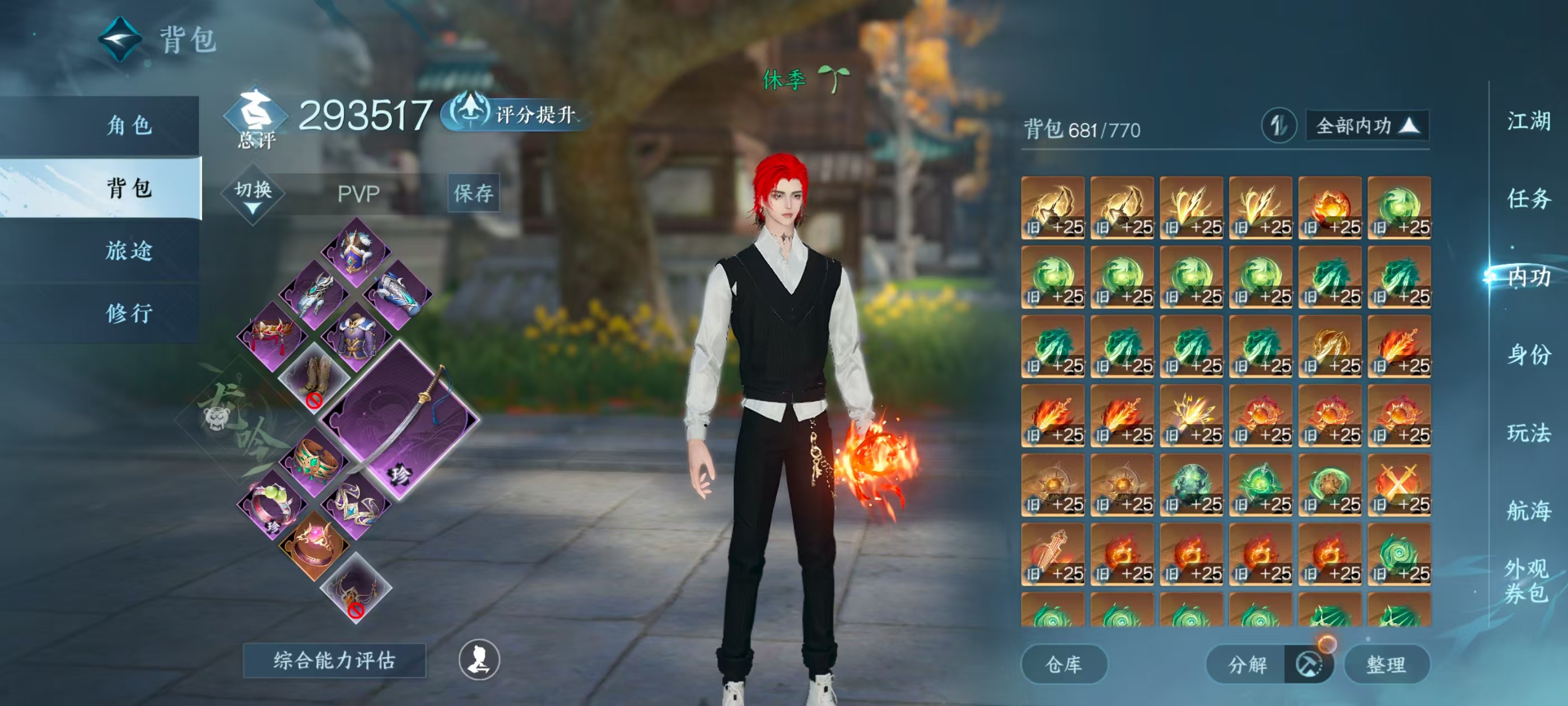
Task: Click the 切换 loadout switch button
Action: point(253,194)
